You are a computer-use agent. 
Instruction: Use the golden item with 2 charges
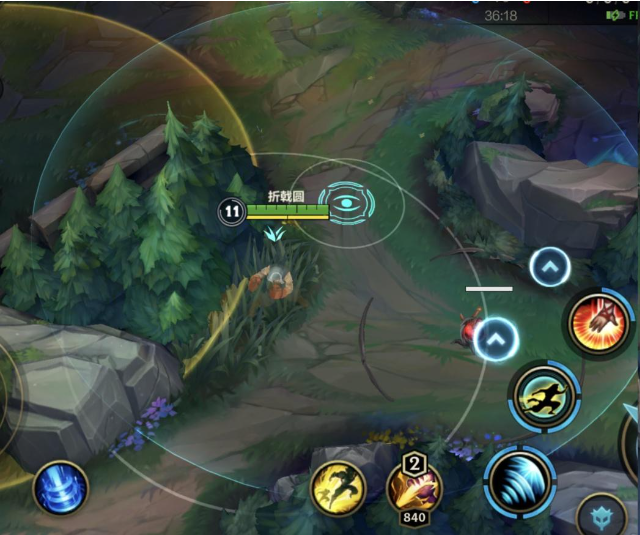coord(414,490)
